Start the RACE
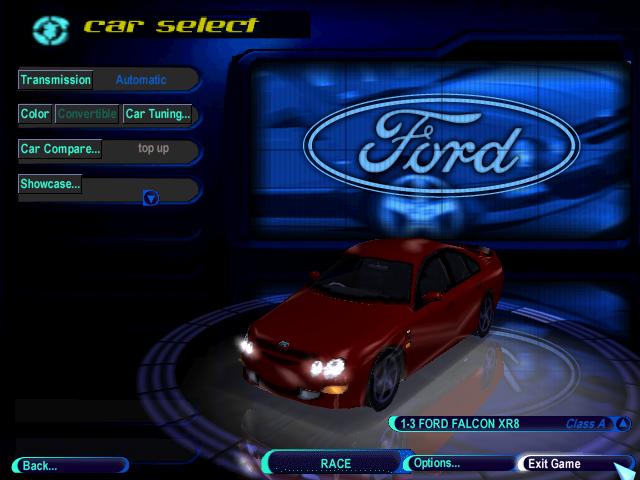Screen dimensions: 640x480 click(335, 464)
